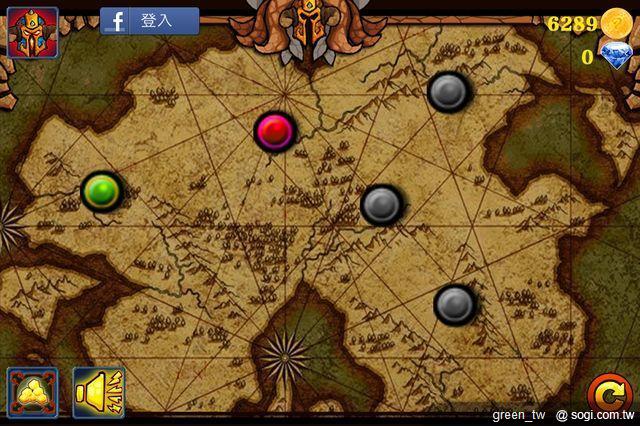Open the gold pile shop icon
Viewport: 640px width, 426px height.
pos(33,391)
